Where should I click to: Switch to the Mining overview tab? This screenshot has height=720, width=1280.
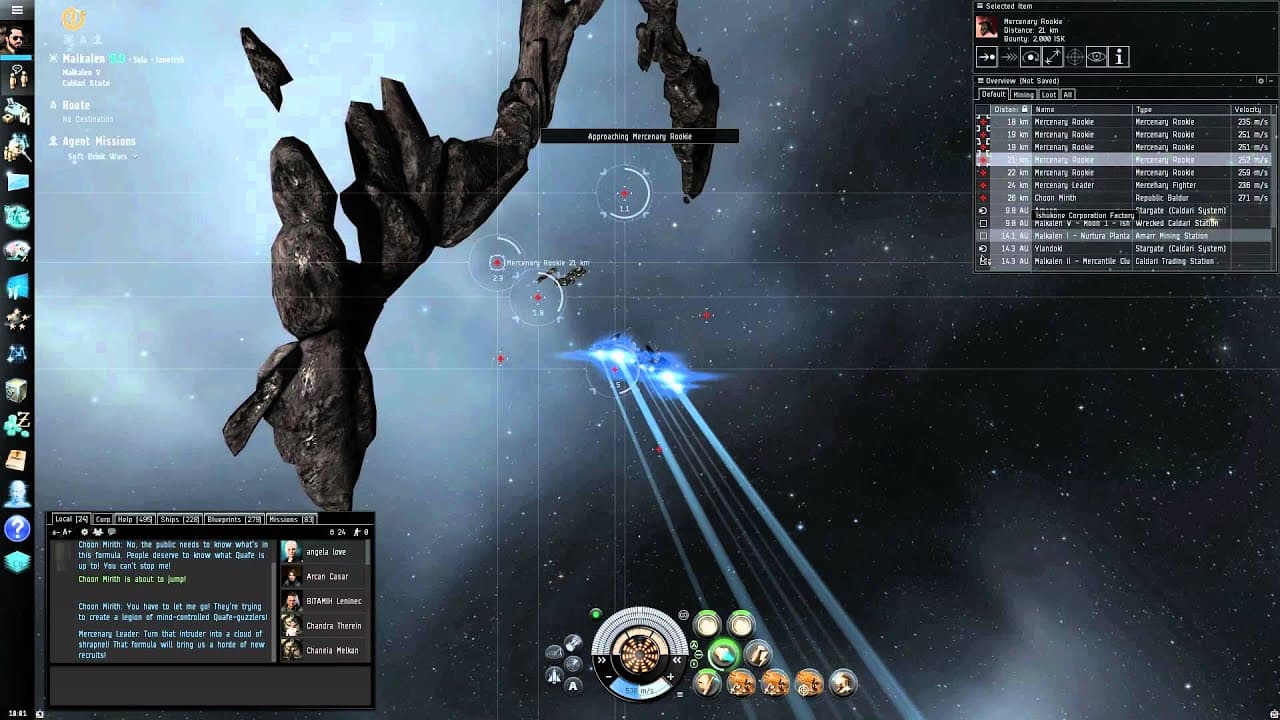point(1023,95)
